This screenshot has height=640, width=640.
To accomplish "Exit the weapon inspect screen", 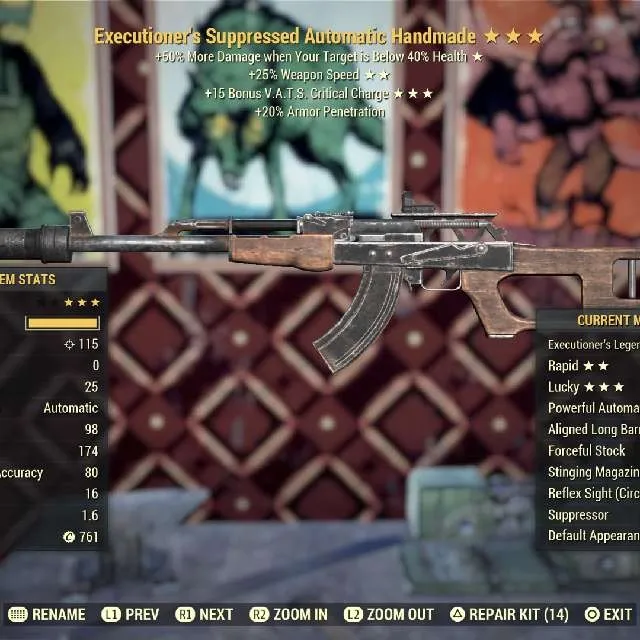I will coord(609,614).
